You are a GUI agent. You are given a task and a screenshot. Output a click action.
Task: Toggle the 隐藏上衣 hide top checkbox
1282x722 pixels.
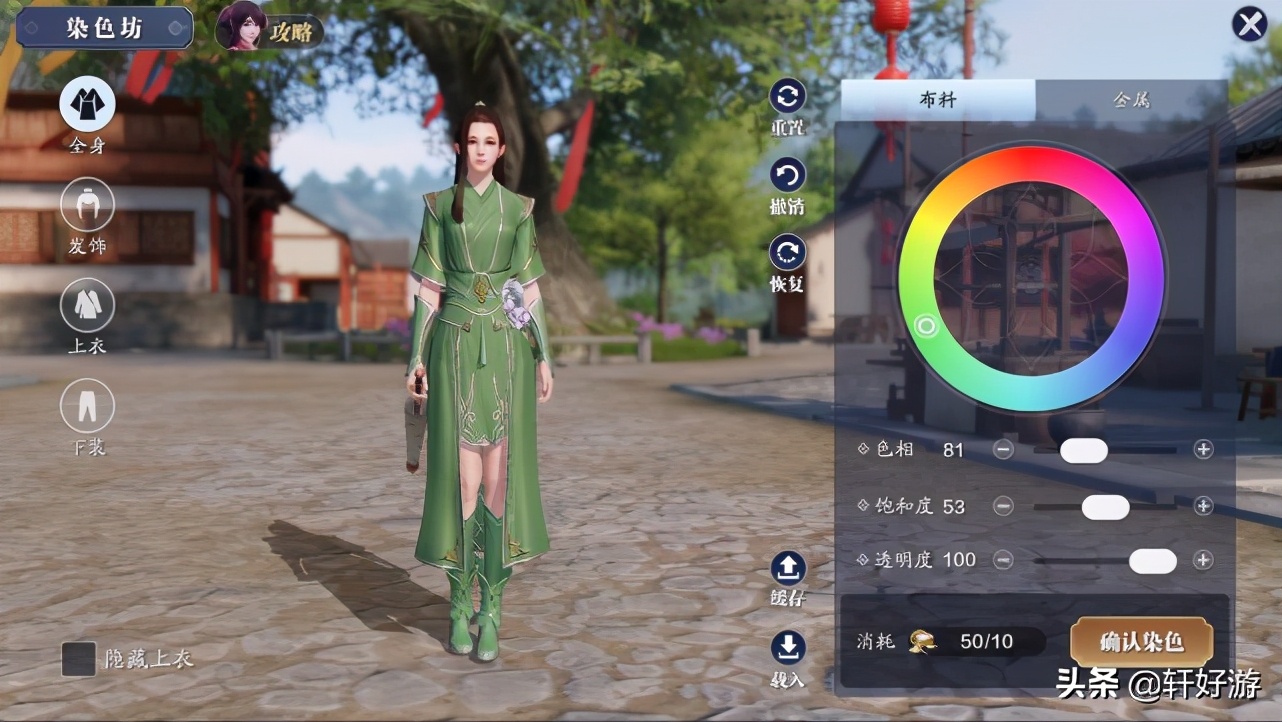(x=79, y=659)
